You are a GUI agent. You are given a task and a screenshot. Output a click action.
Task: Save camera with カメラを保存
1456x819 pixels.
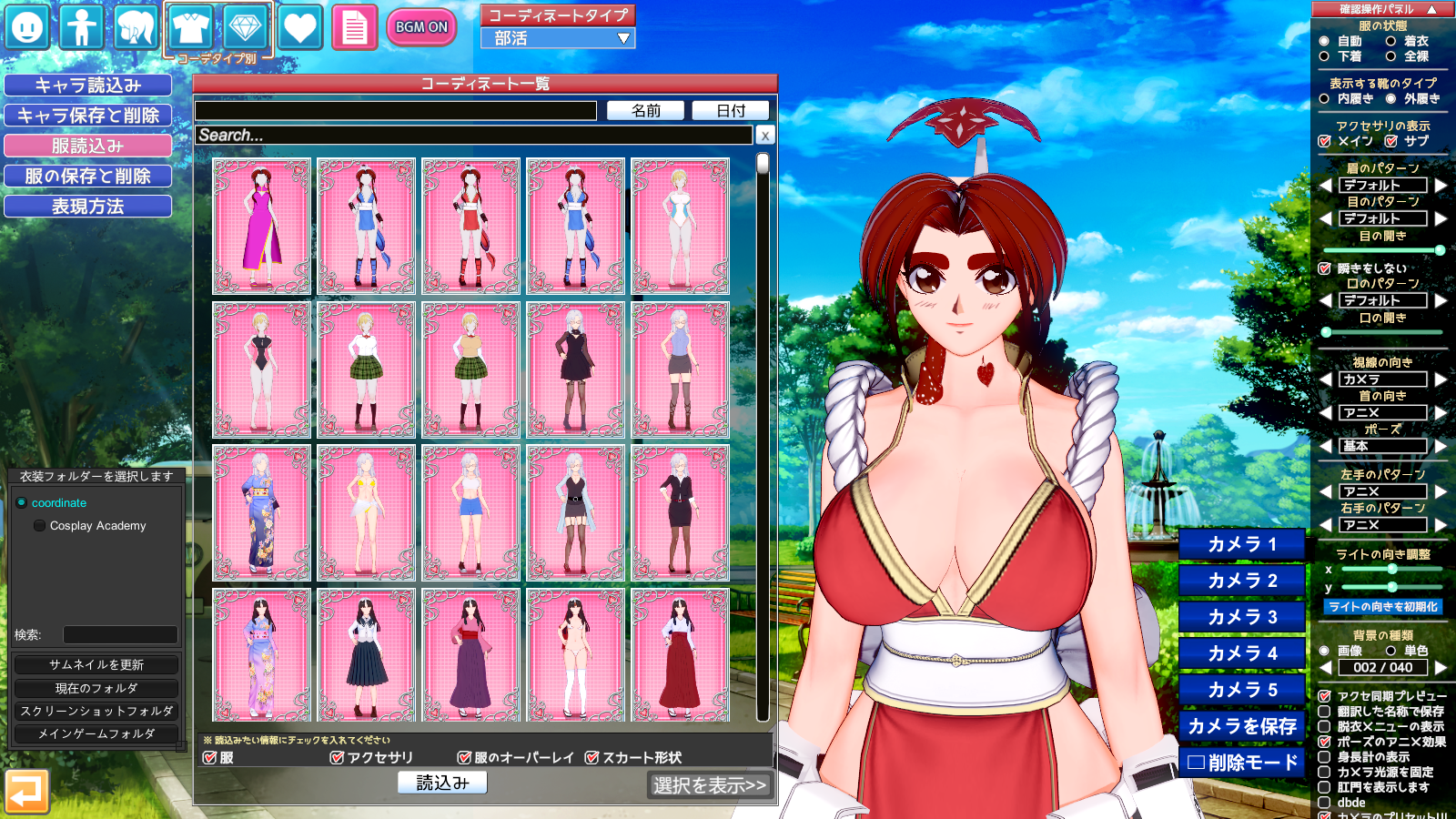(1242, 726)
